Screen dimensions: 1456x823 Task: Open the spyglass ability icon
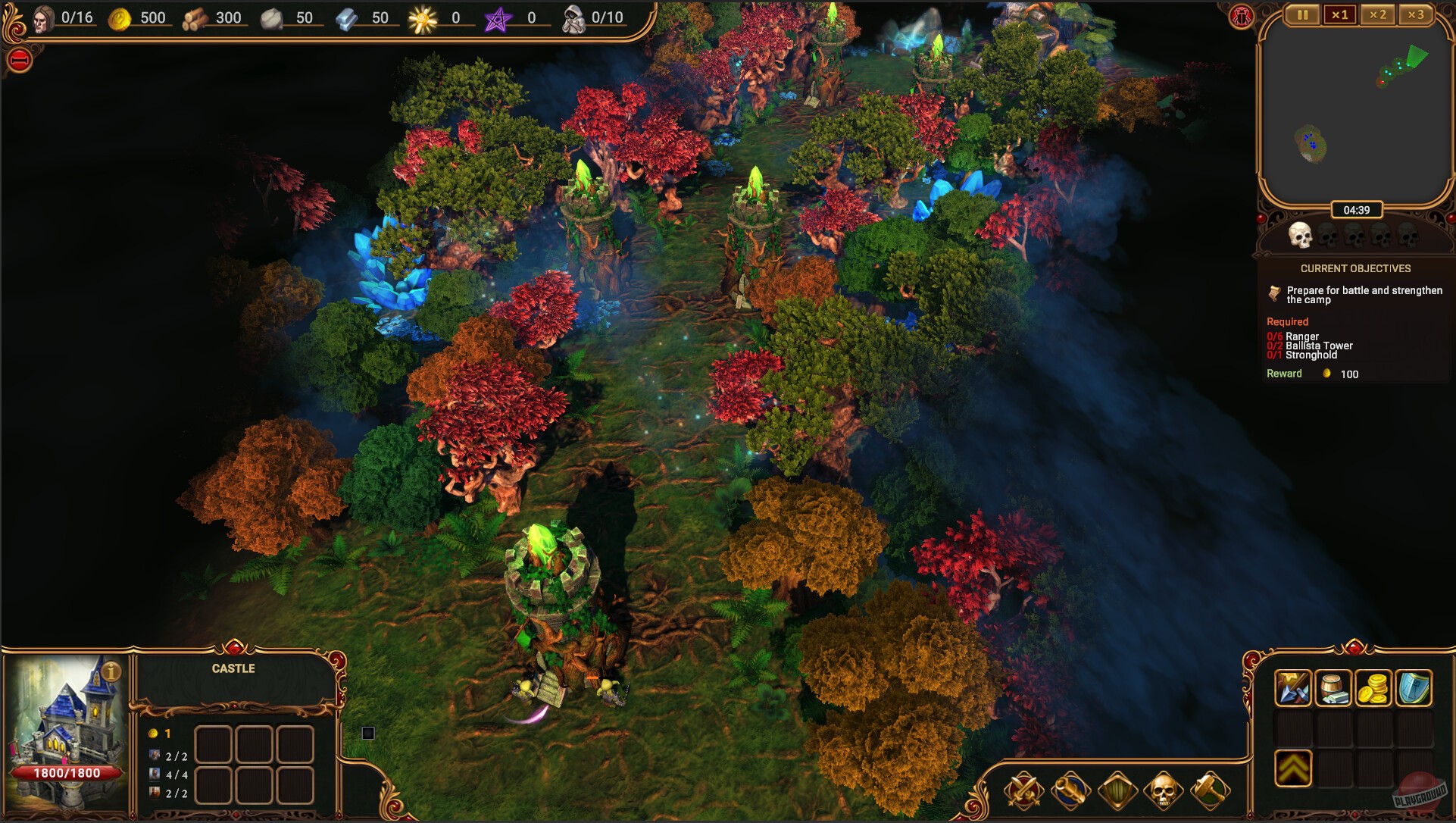(x=1069, y=788)
